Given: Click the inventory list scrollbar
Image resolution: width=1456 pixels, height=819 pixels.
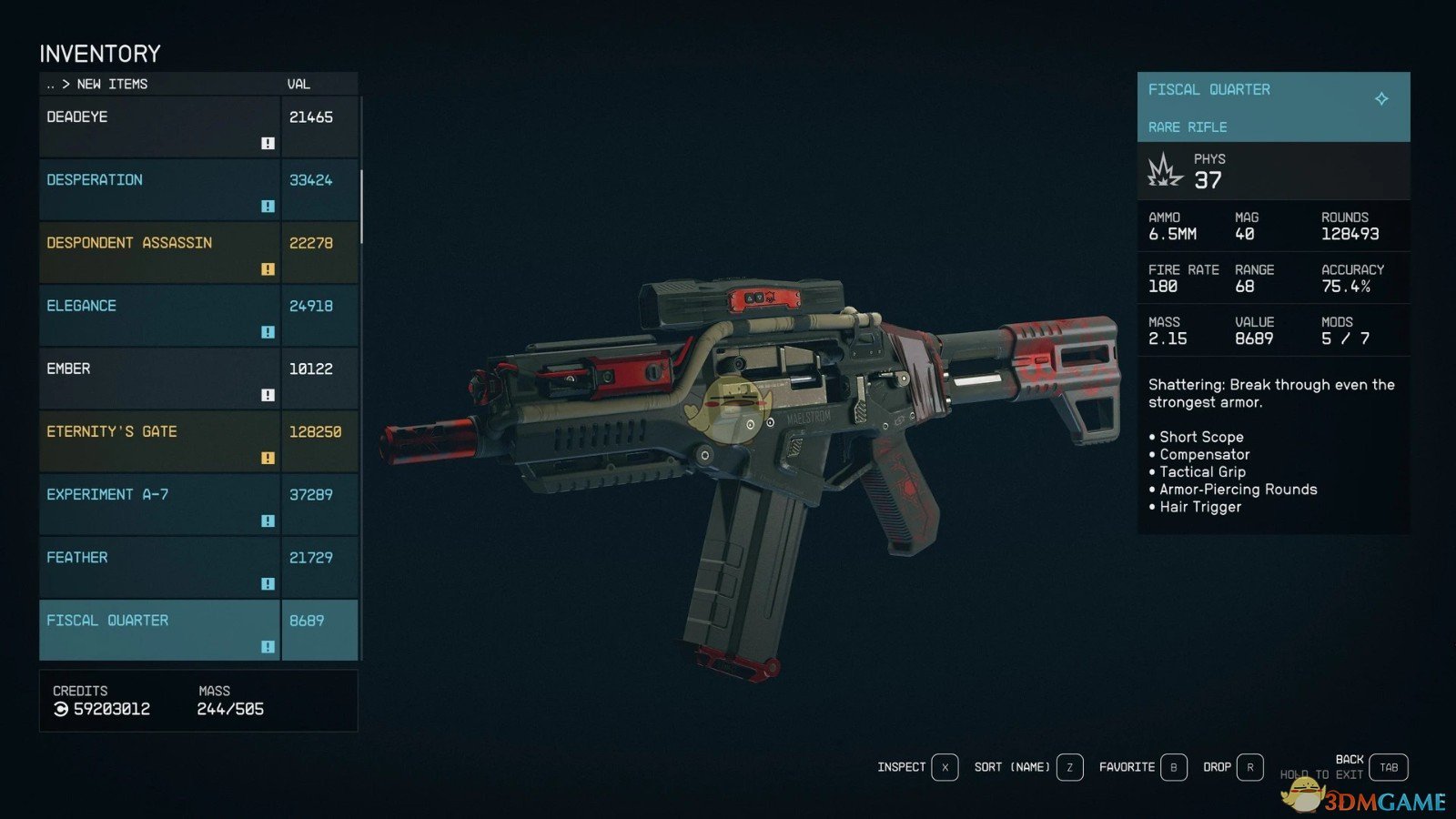Looking at the screenshot, I should pos(361,207).
